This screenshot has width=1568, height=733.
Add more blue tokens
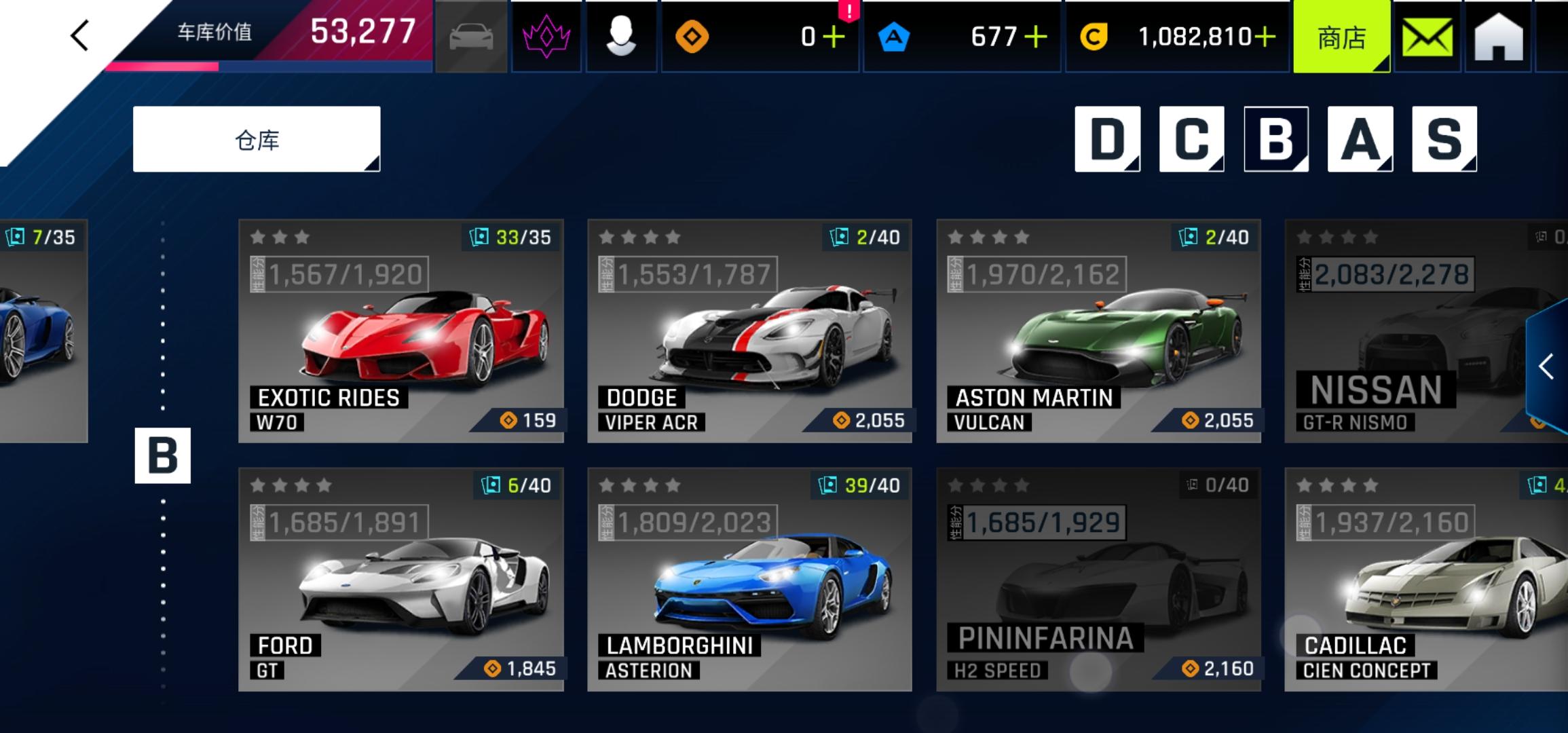pos(1036,37)
